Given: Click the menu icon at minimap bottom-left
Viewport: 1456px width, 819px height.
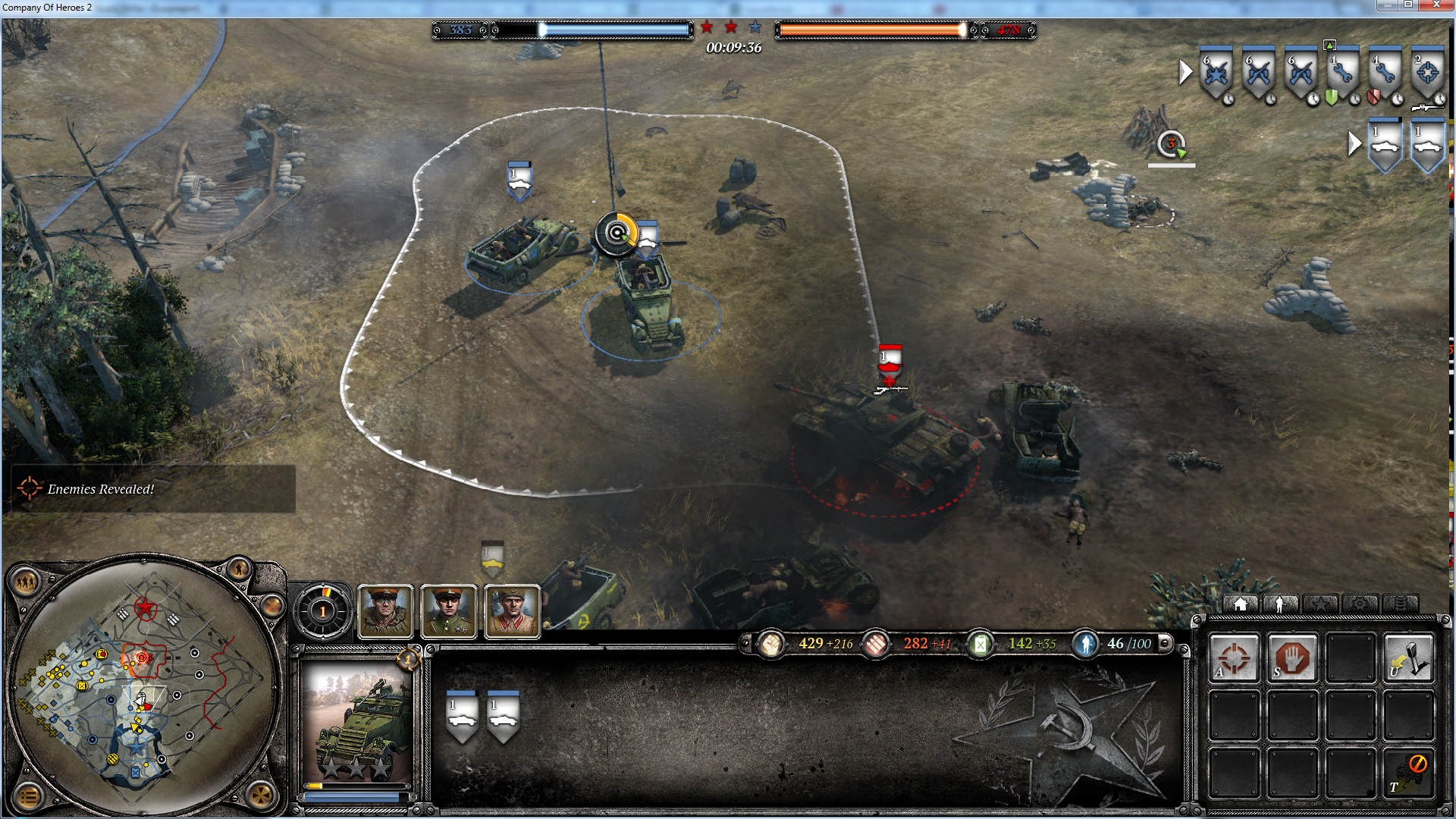Looking at the screenshot, I should point(28,795).
